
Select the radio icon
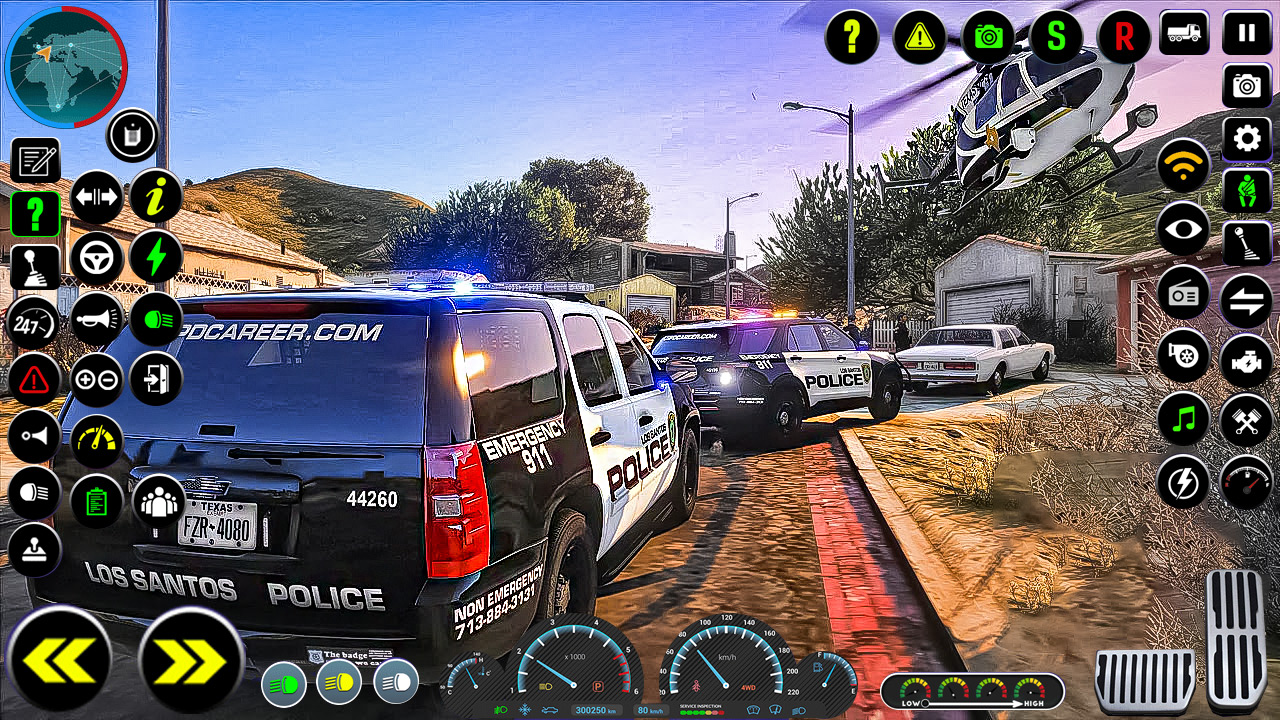click(1183, 294)
